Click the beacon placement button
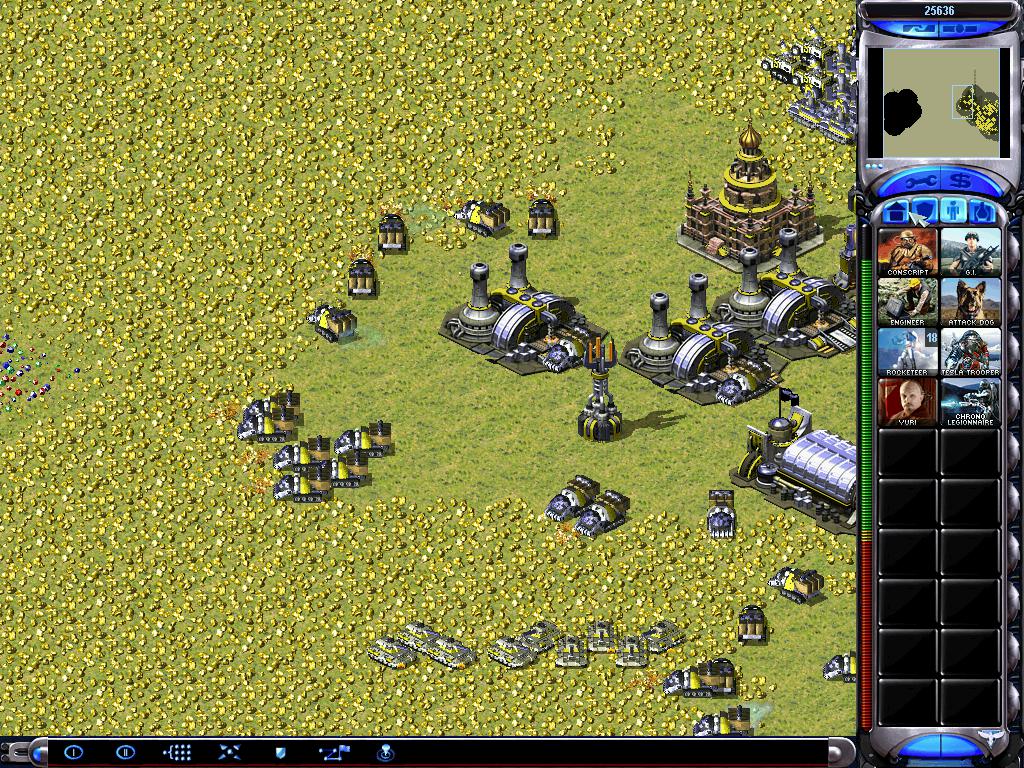 click(385, 752)
